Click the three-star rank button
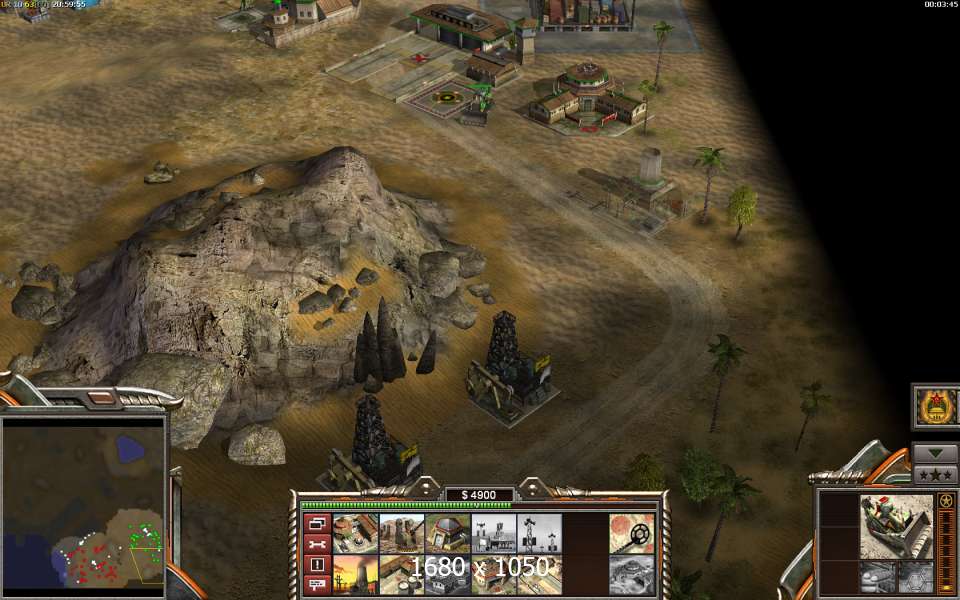The image size is (960, 600). click(x=935, y=474)
